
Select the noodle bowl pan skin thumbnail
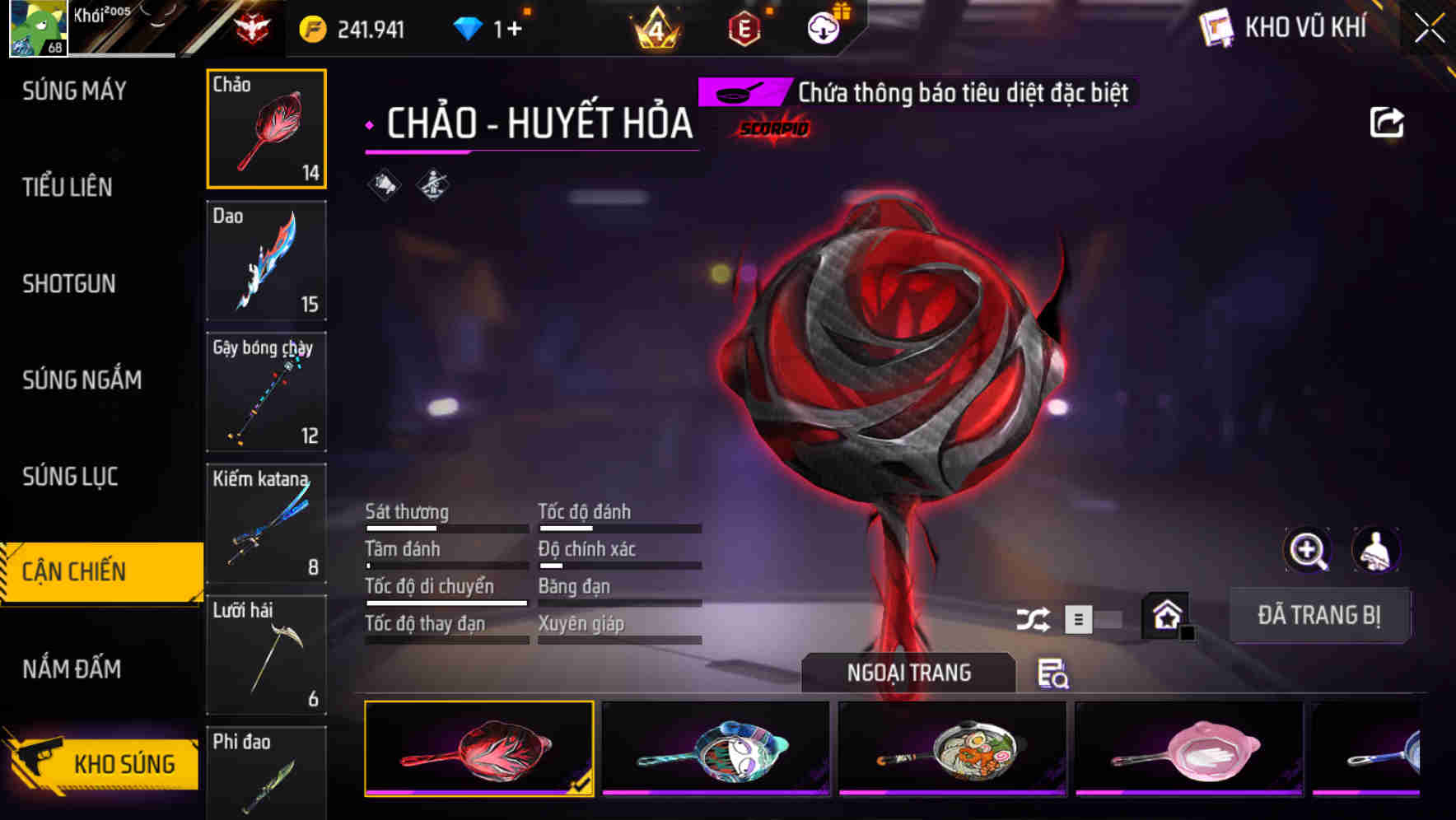(x=954, y=748)
